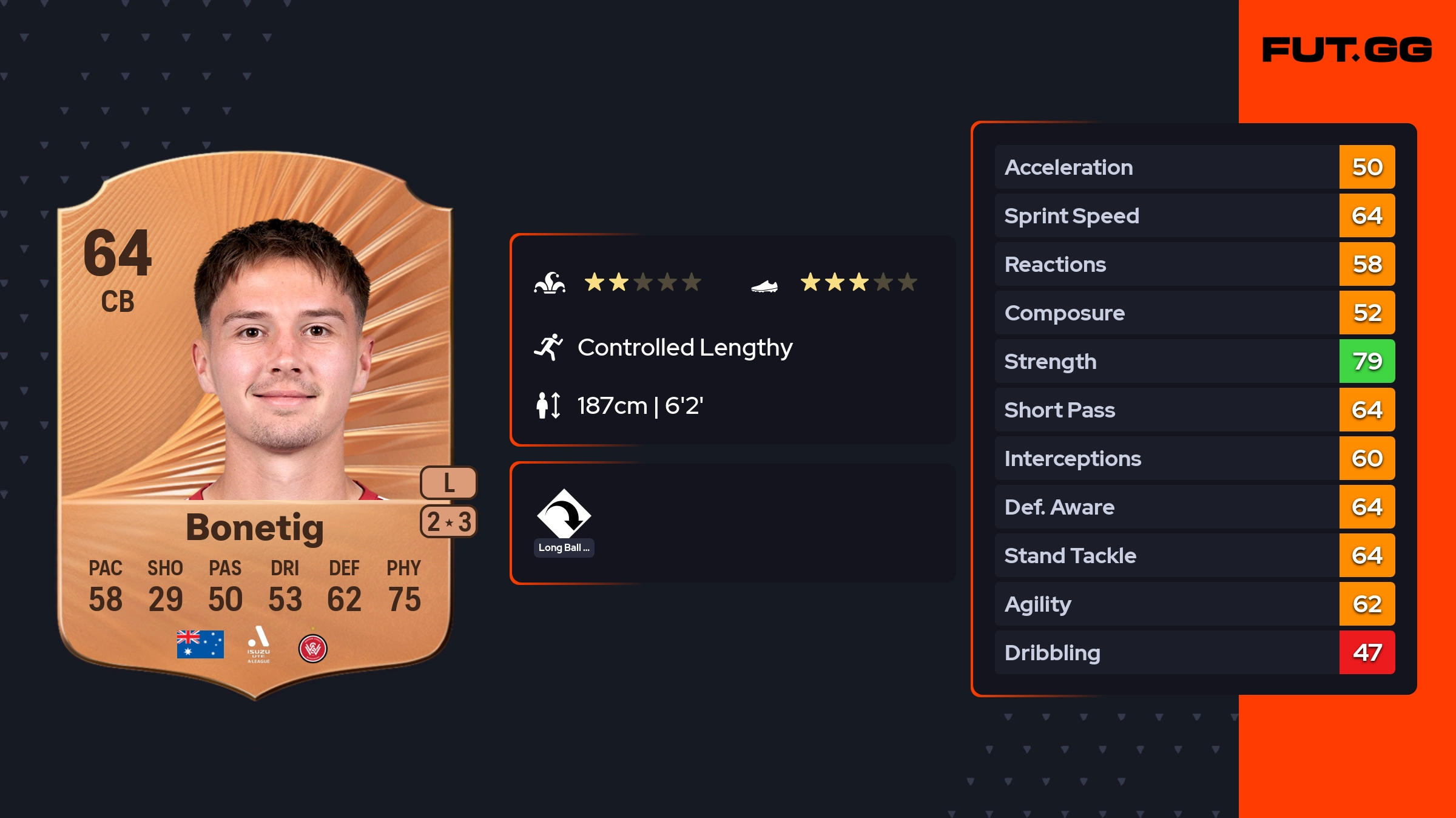The width and height of the screenshot is (1456, 818).
Task: Click the Long Ball playstyle icon
Action: pos(564,515)
